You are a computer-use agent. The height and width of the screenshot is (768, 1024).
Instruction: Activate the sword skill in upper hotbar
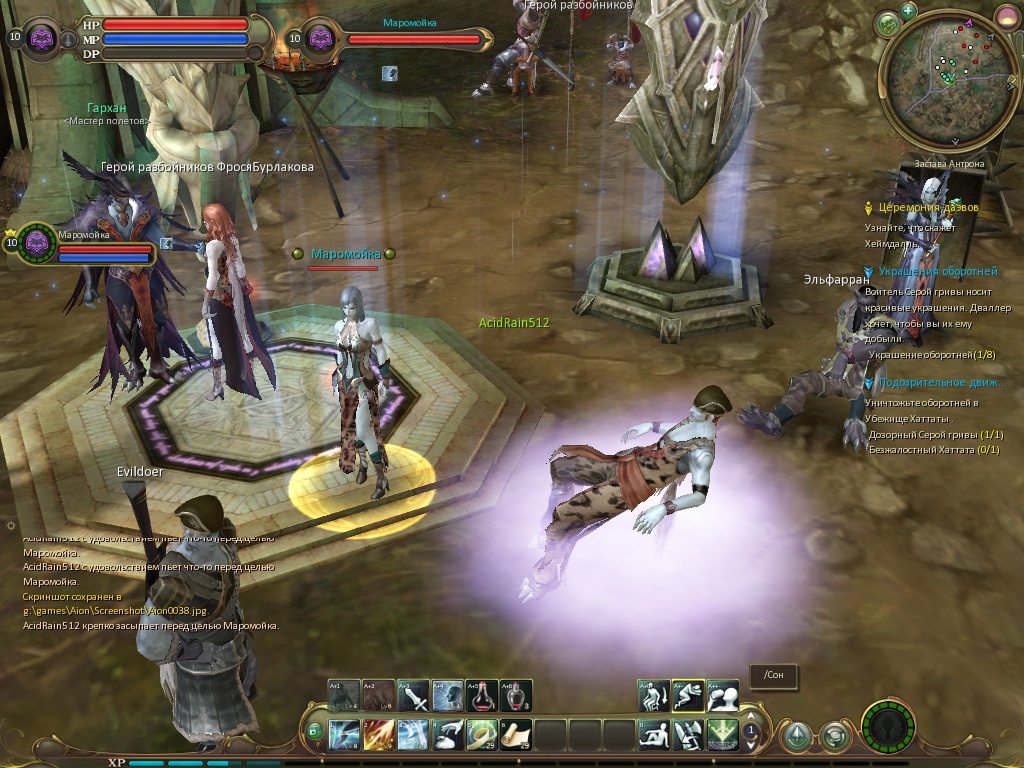pyautogui.click(x=413, y=696)
